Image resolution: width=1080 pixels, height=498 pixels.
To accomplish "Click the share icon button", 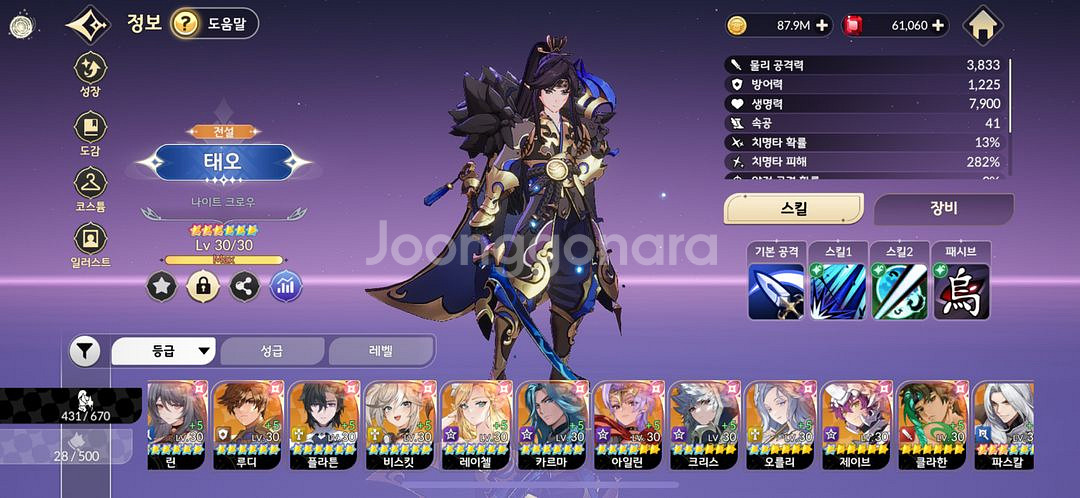I will point(244,287).
